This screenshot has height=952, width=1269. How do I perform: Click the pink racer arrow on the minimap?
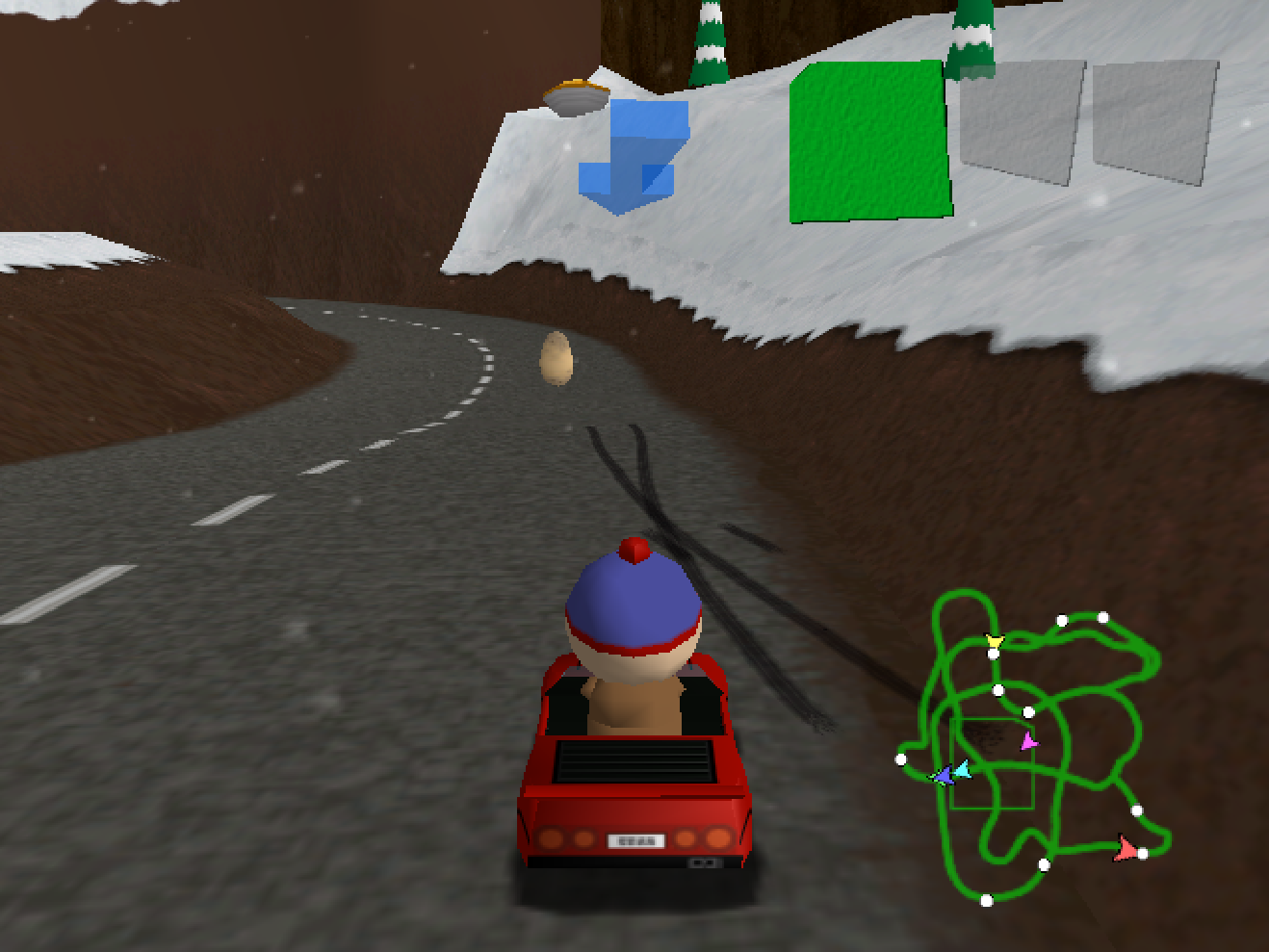click(1029, 741)
